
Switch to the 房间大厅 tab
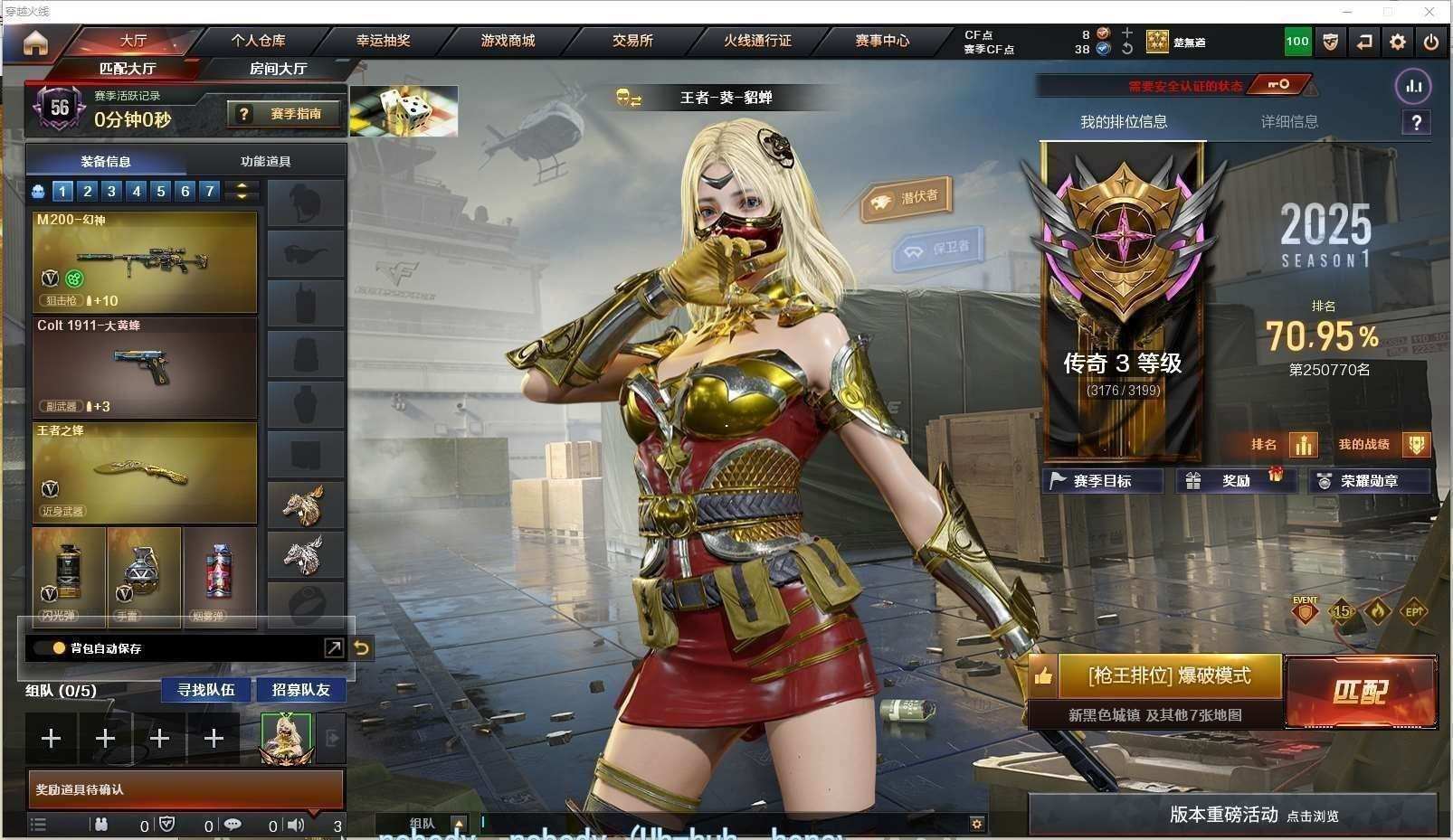point(278,69)
